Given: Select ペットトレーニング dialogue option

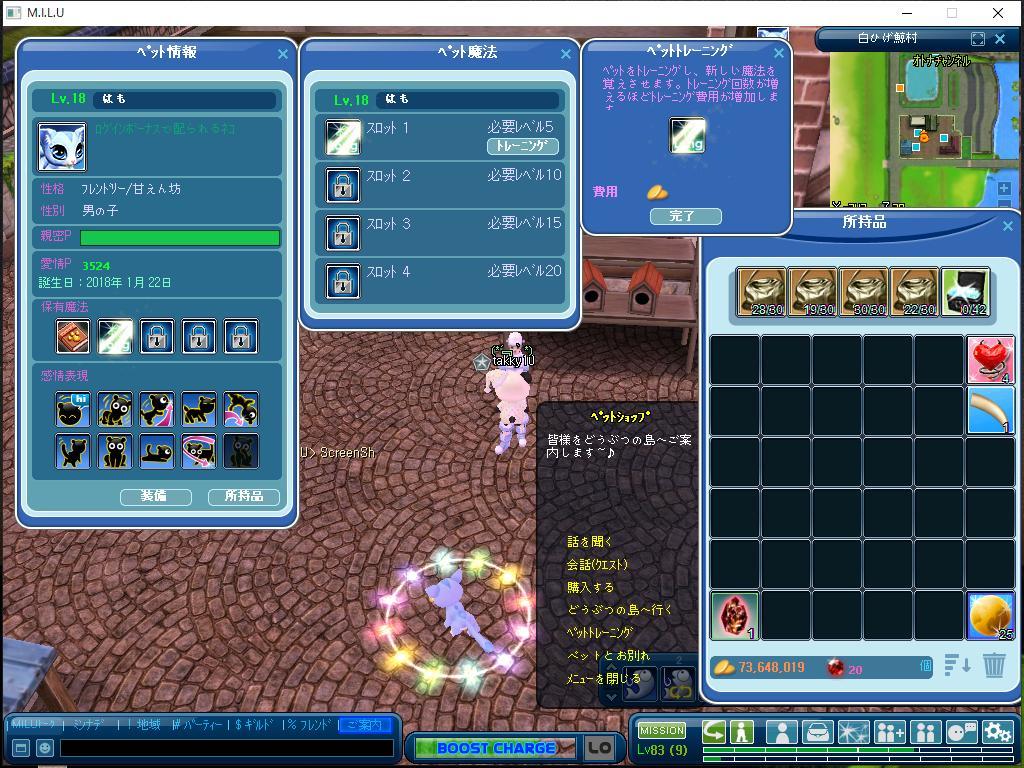Looking at the screenshot, I should pos(599,633).
